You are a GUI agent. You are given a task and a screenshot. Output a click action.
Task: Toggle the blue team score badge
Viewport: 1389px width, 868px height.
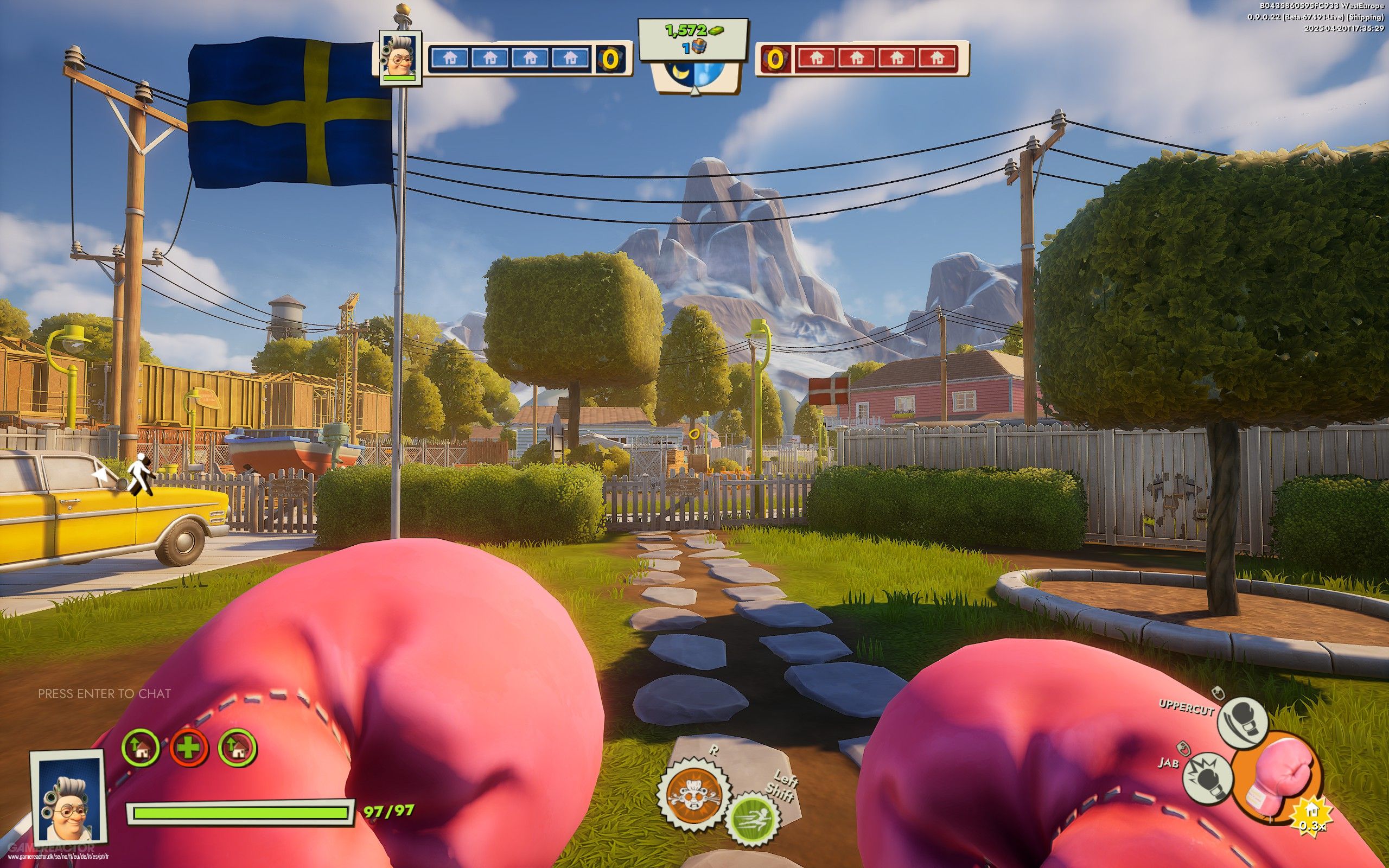pyautogui.click(x=609, y=59)
